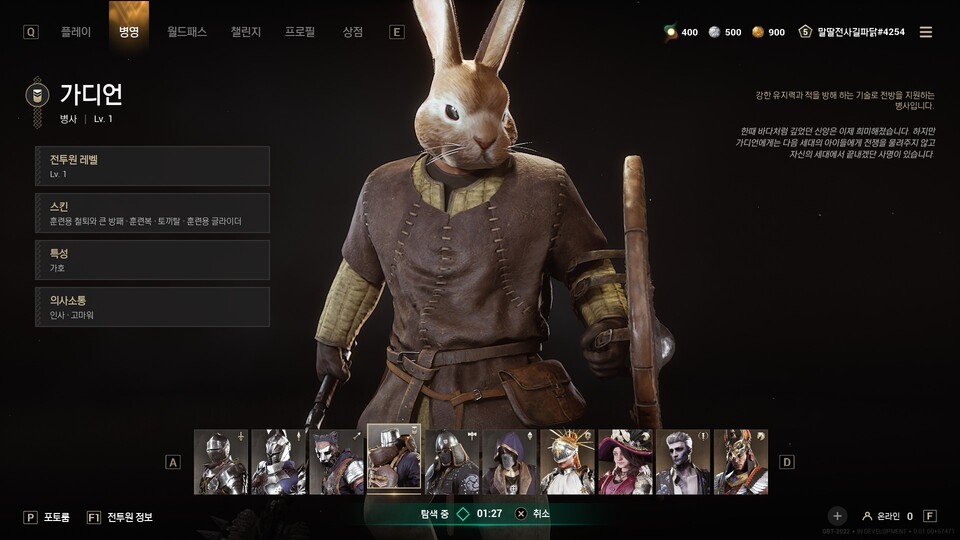Screen dimensions: 960x540
Task: Open the 스킨 customization row
Action: coord(152,213)
